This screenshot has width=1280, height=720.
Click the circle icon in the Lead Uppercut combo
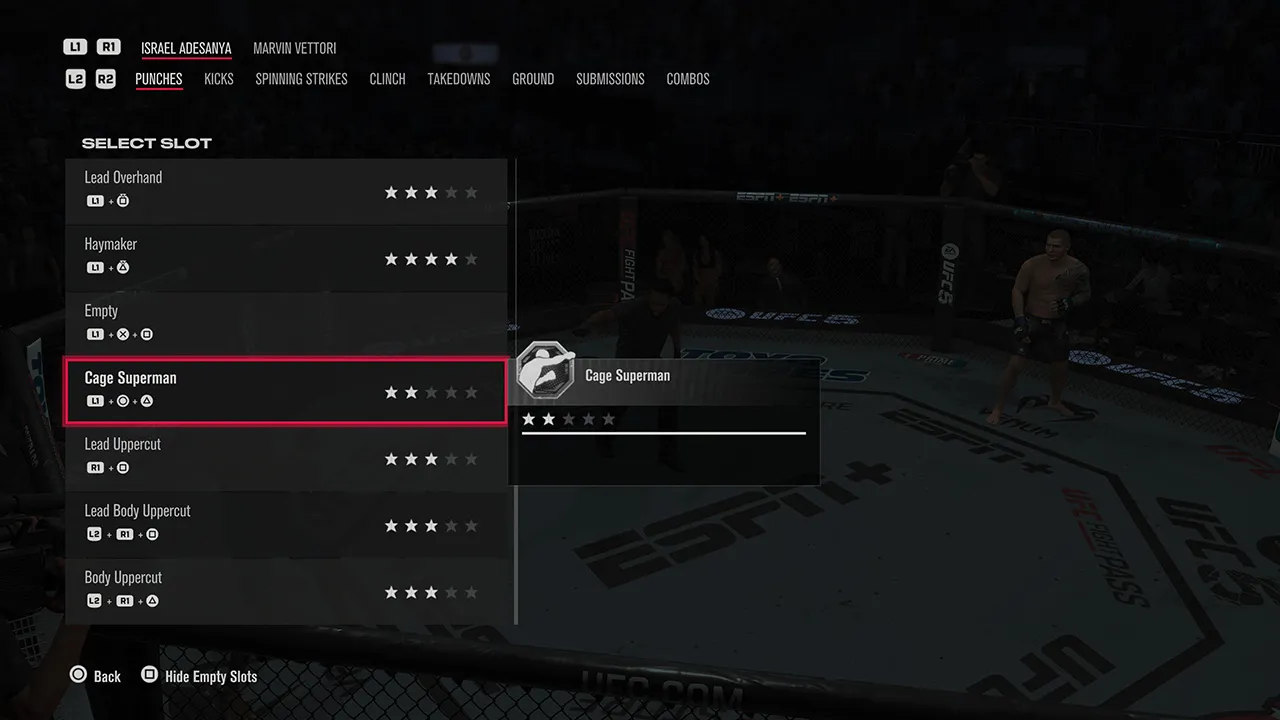click(x=125, y=467)
